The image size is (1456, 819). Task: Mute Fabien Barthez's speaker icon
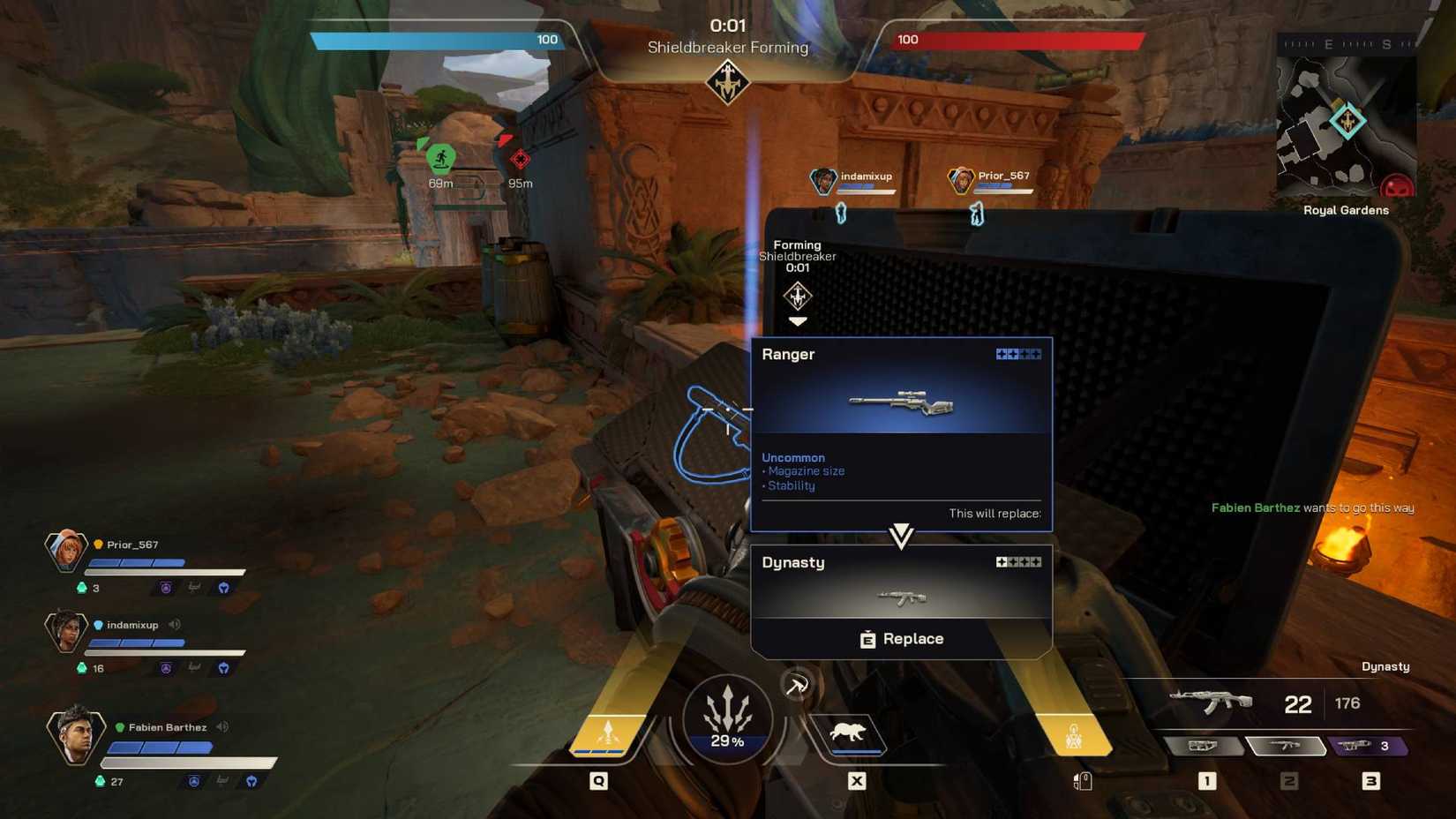tap(224, 727)
